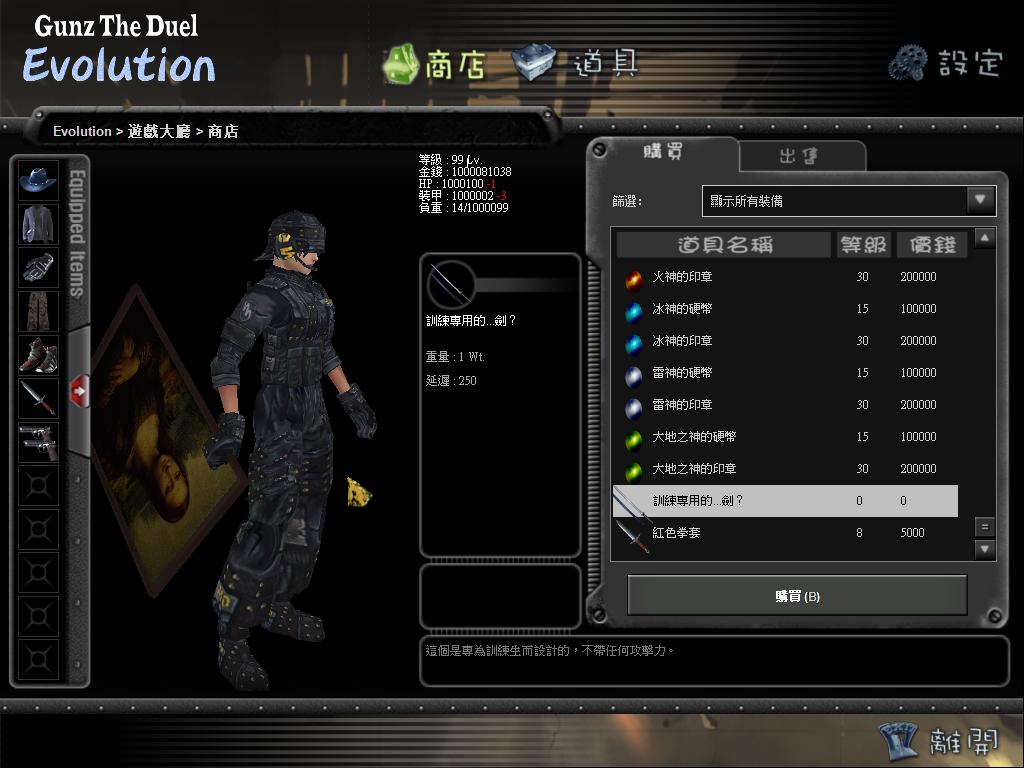This screenshot has width=1024, height=768.
Task: Open the 道具 items menu
Action: click(576, 63)
